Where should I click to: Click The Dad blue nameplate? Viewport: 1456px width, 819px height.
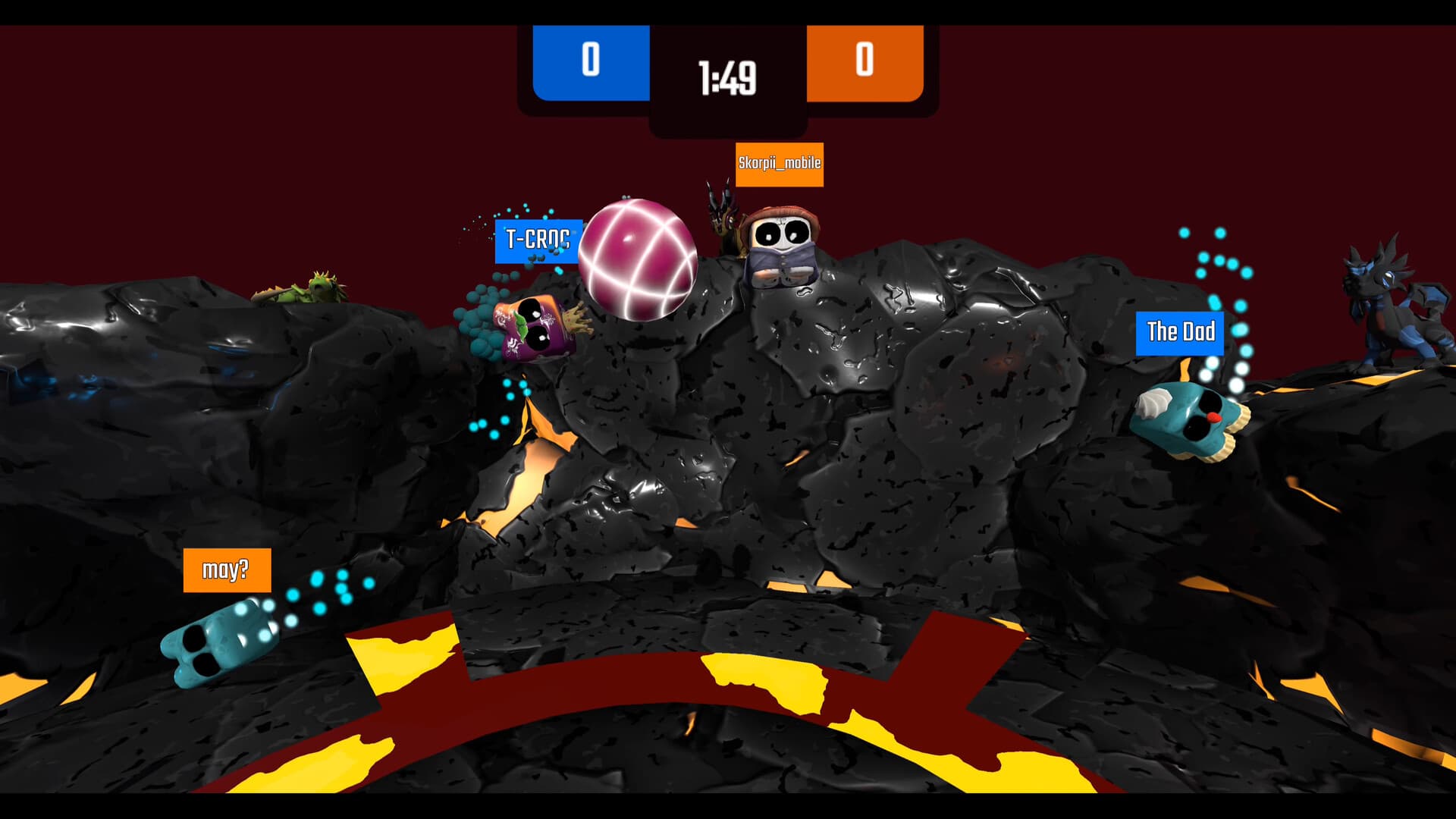pos(1180,332)
